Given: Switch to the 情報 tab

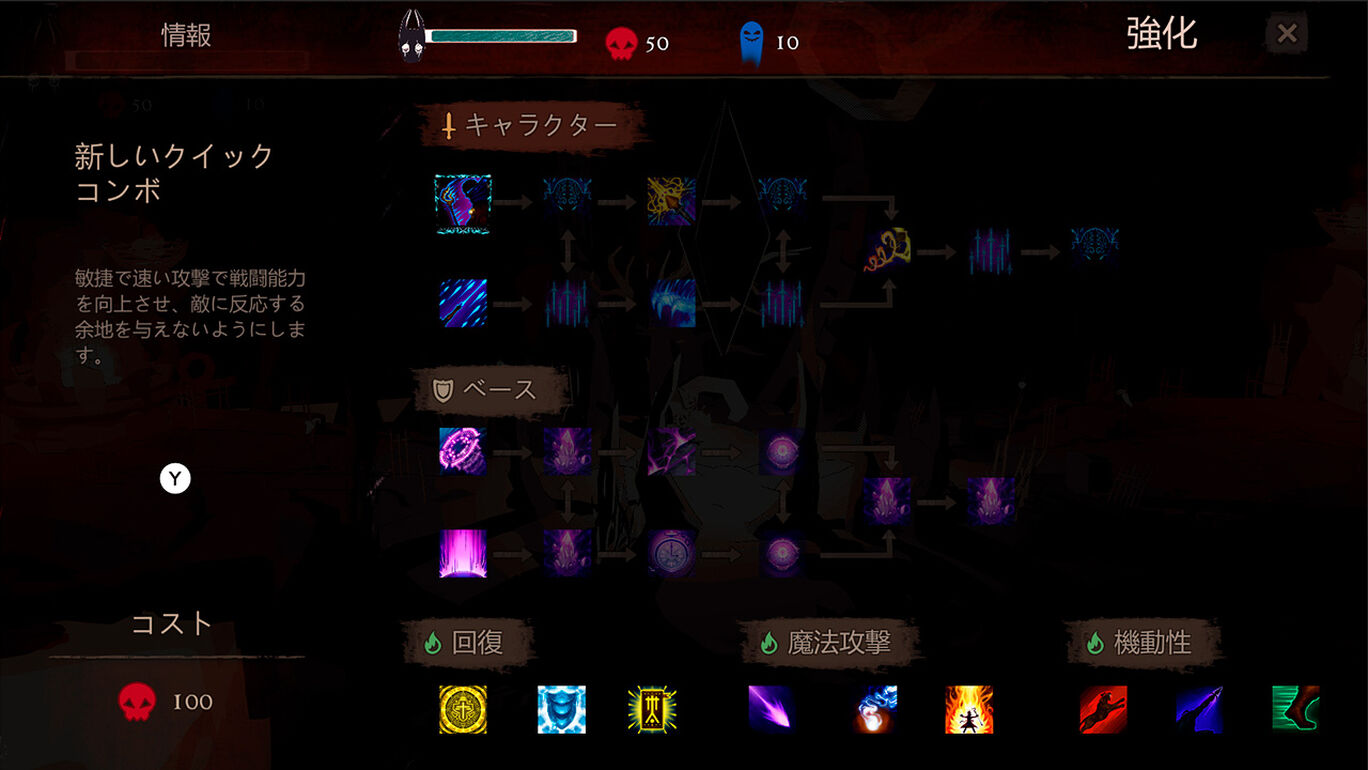Looking at the screenshot, I should pos(187,36).
